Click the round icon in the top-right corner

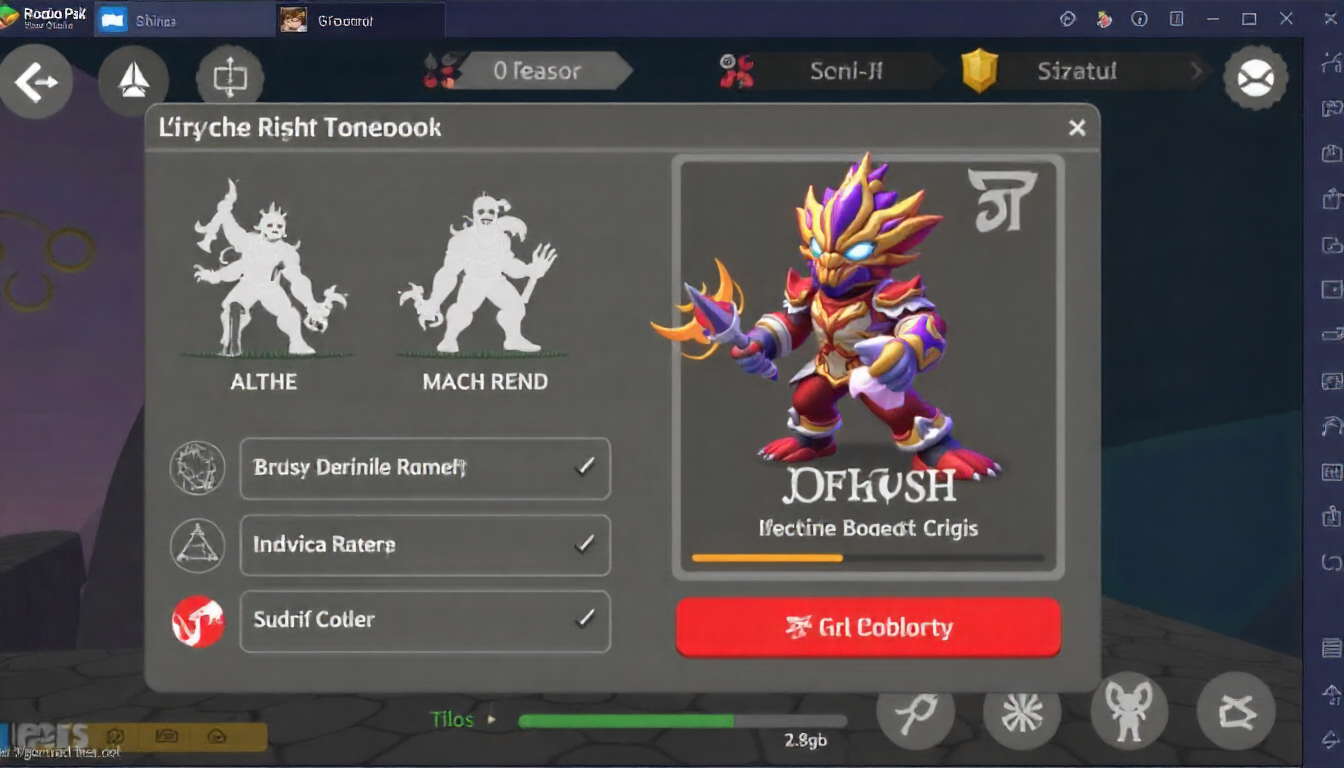[x=1255, y=78]
